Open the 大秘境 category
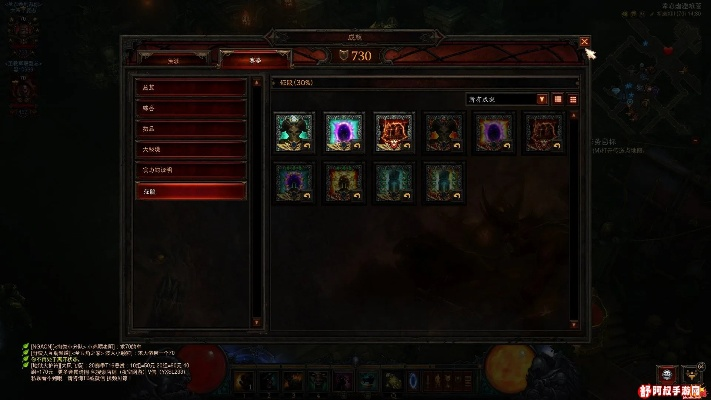The image size is (711, 400). coord(191,149)
